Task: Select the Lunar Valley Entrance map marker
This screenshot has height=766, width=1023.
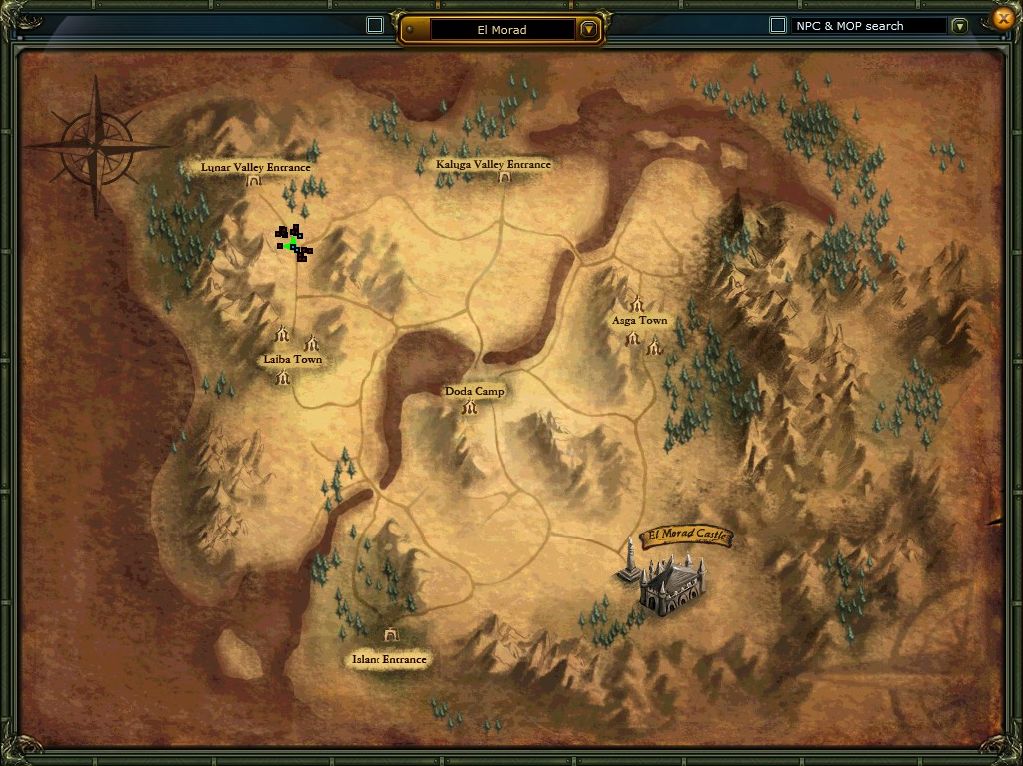Action: [254, 181]
